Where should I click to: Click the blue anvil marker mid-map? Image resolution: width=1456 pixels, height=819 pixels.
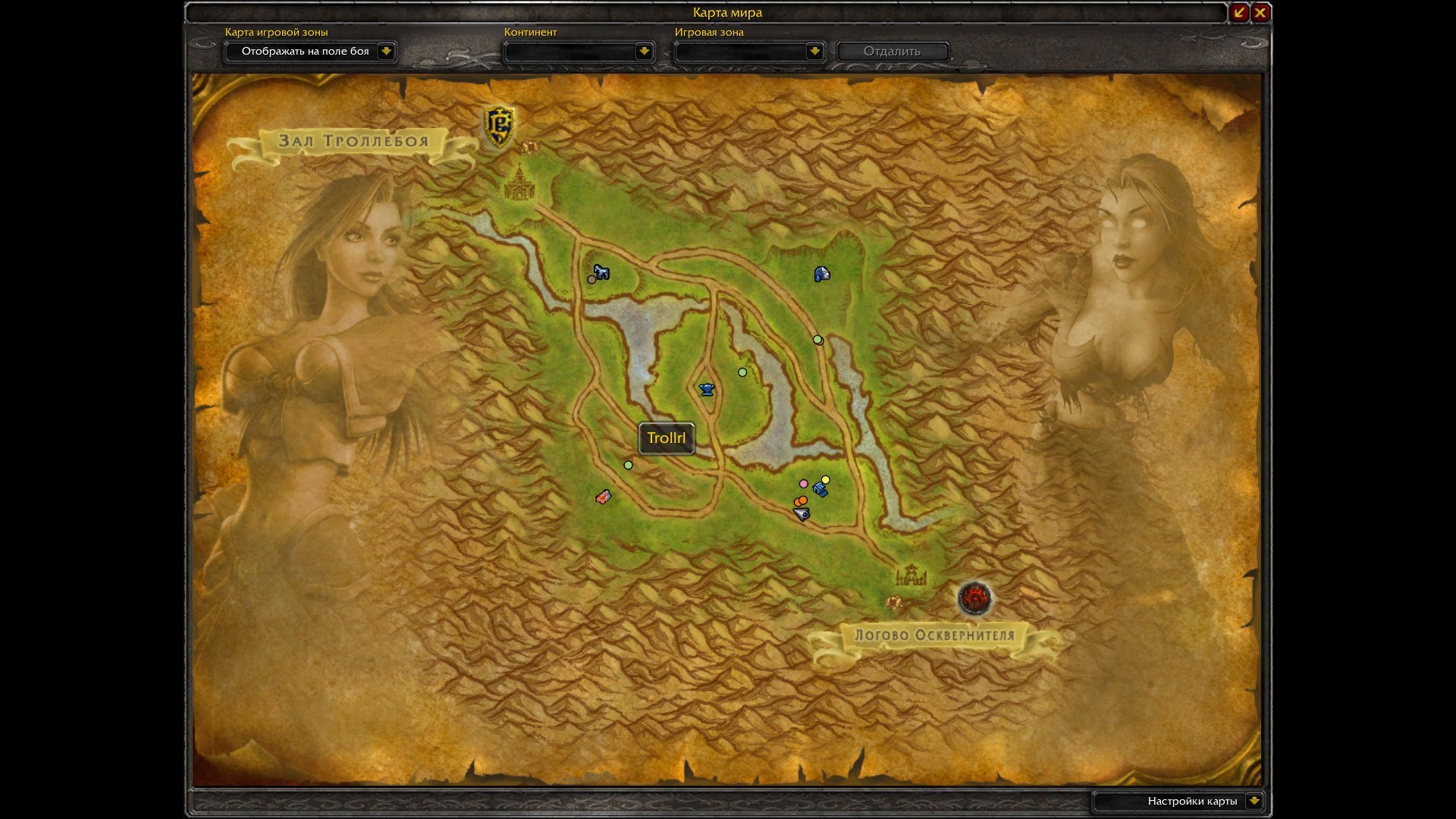[x=707, y=390]
